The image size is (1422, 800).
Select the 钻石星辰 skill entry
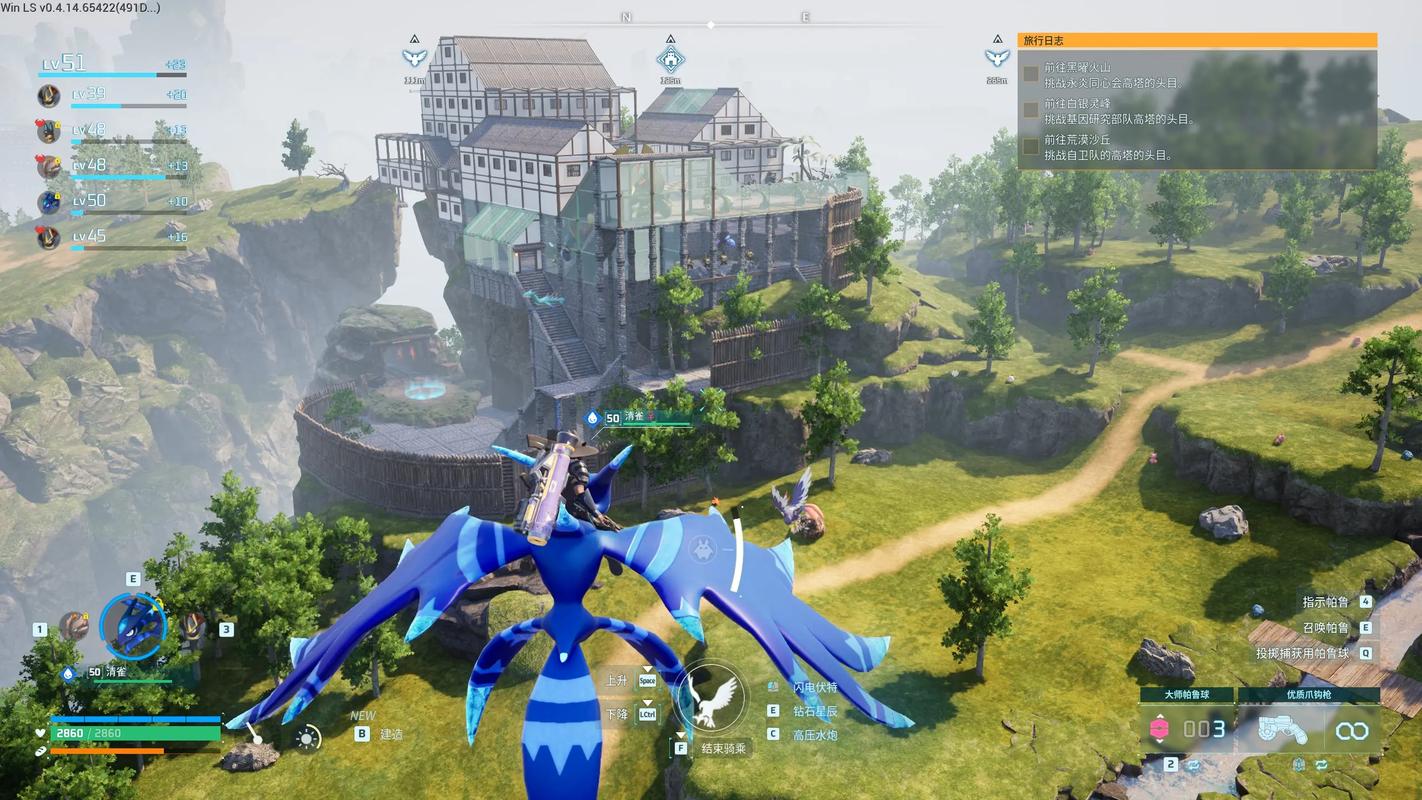point(815,711)
